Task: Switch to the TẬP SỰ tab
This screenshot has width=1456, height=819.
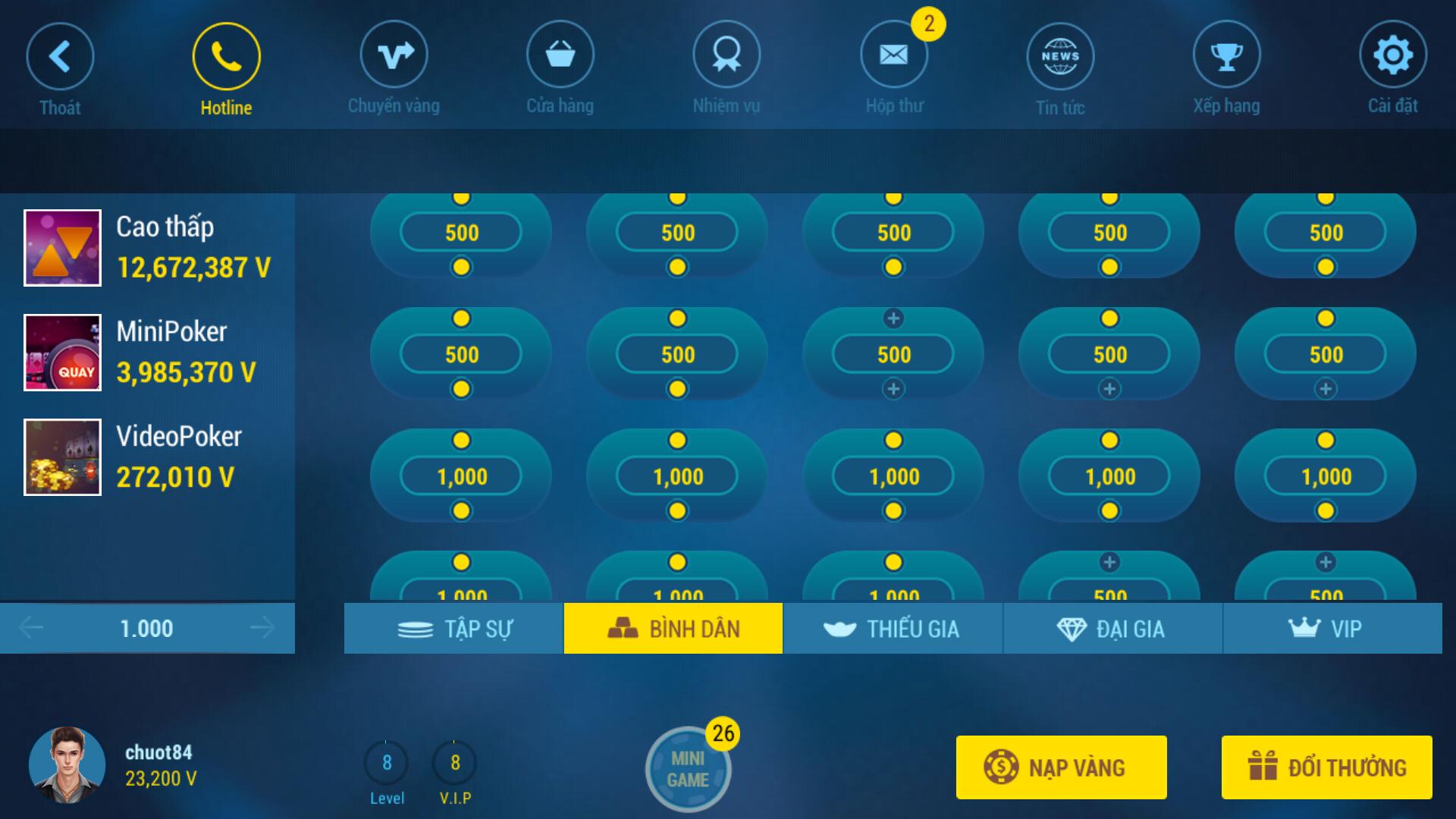Action: pos(453,628)
